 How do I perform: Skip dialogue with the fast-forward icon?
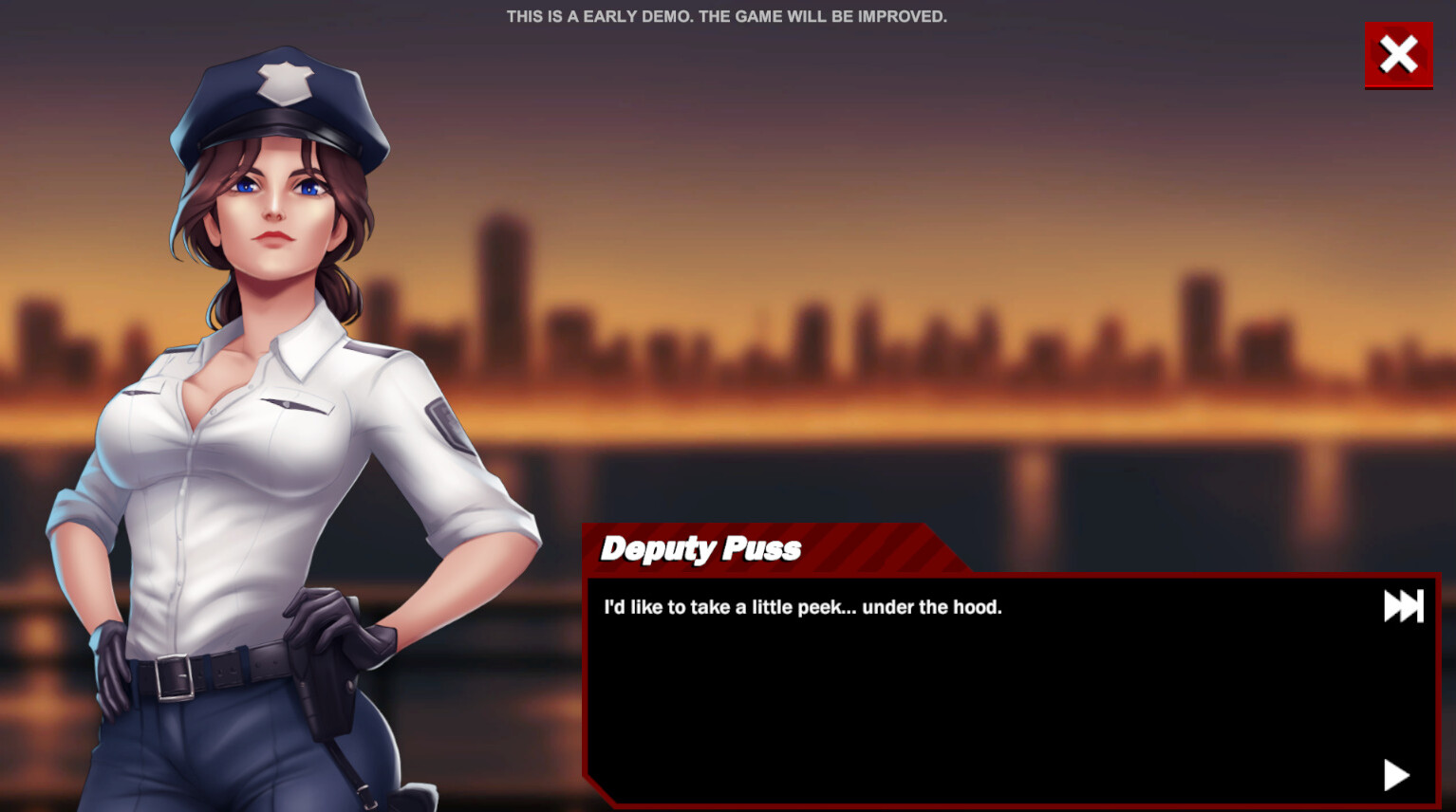[x=1403, y=606]
